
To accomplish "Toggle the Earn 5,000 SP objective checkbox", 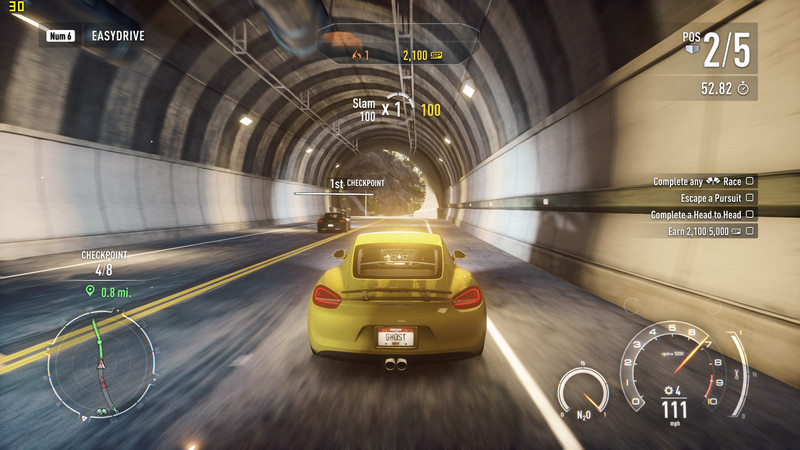I will point(750,231).
